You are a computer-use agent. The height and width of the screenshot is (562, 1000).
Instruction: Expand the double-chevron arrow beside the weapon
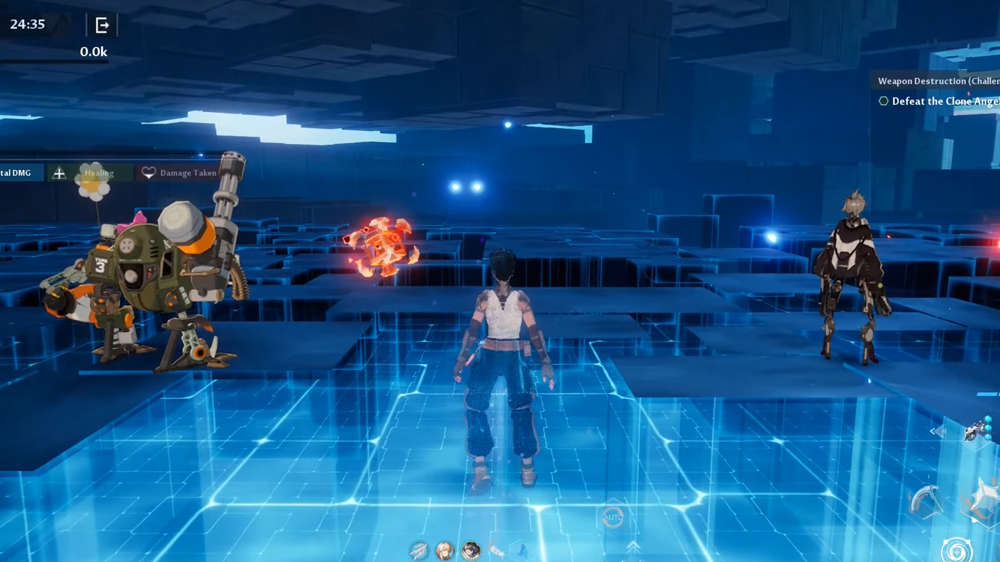coord(937,432)
